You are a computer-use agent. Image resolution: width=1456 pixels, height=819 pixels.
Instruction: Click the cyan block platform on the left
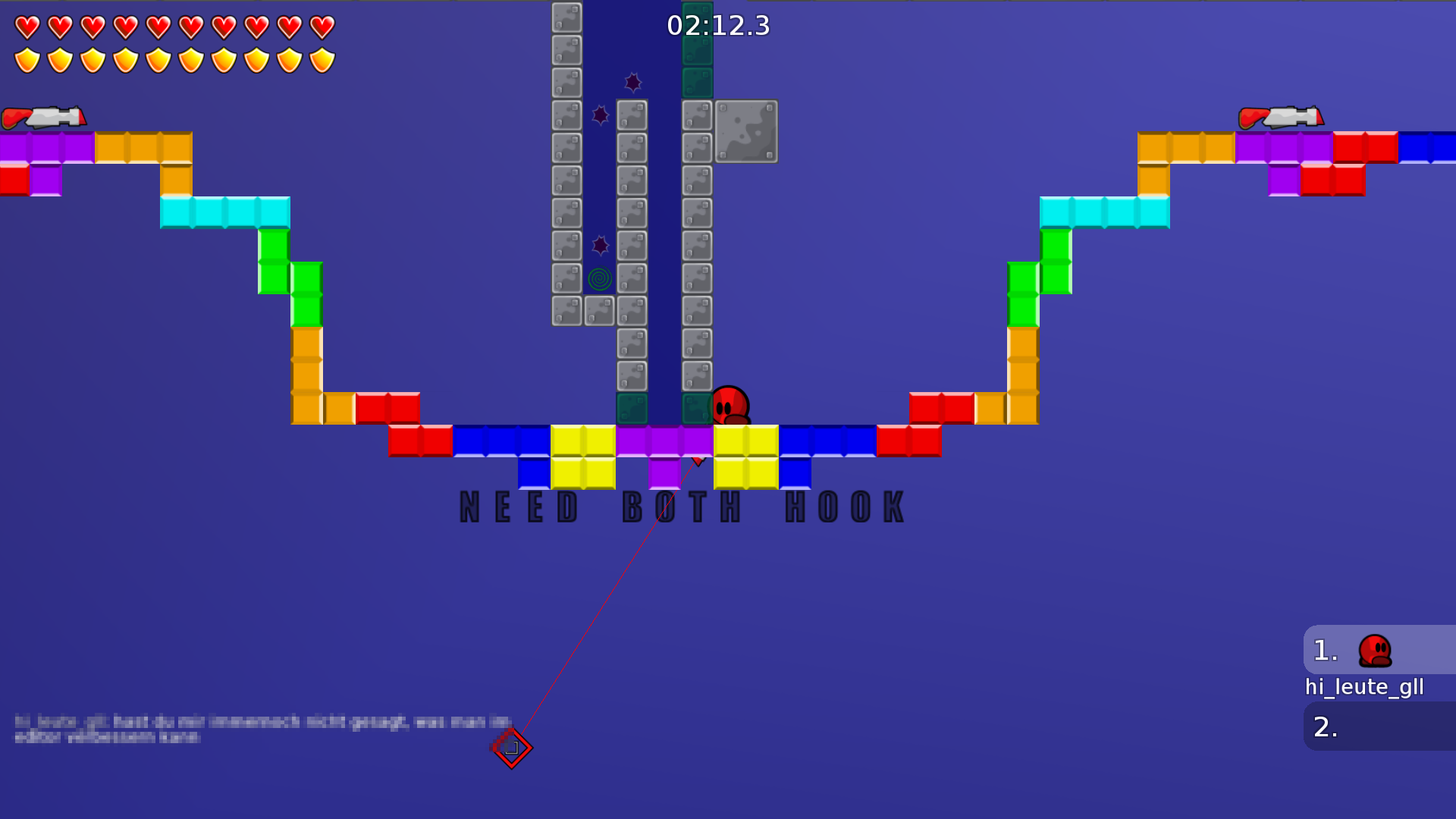coord(225,213)
